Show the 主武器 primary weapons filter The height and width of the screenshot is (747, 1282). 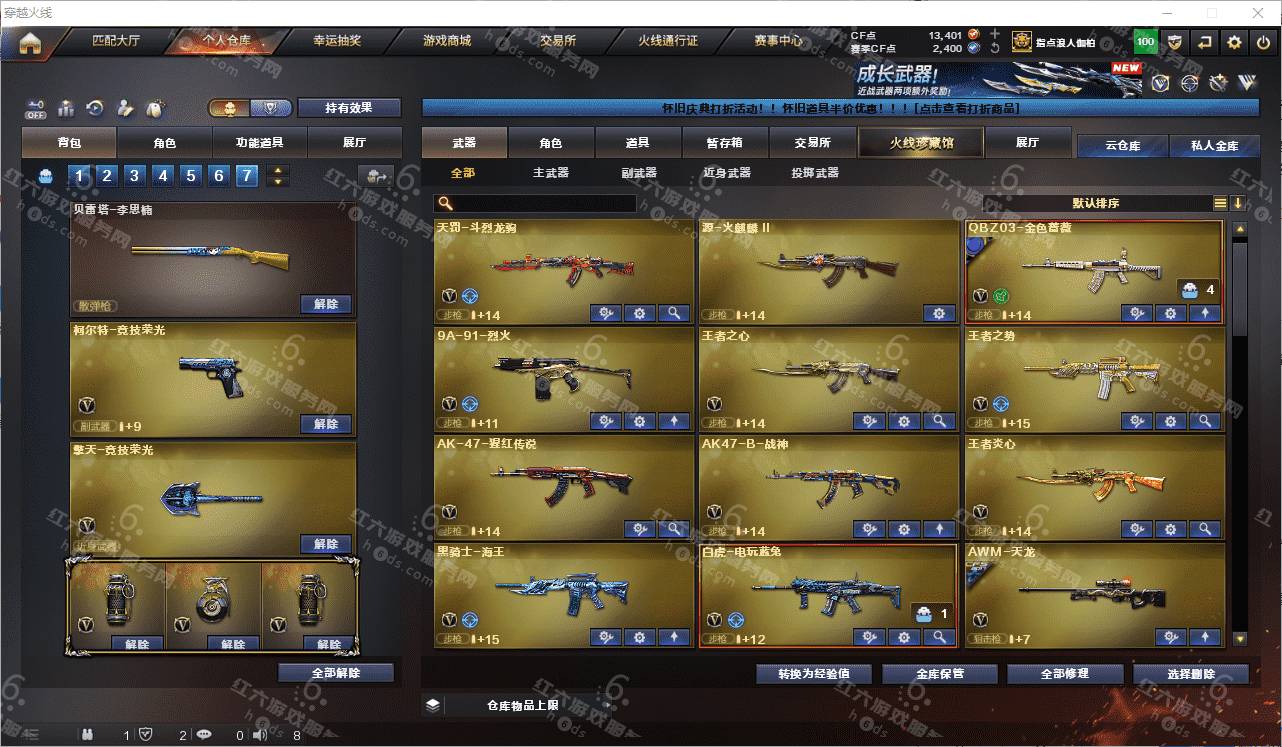point(550,173)
